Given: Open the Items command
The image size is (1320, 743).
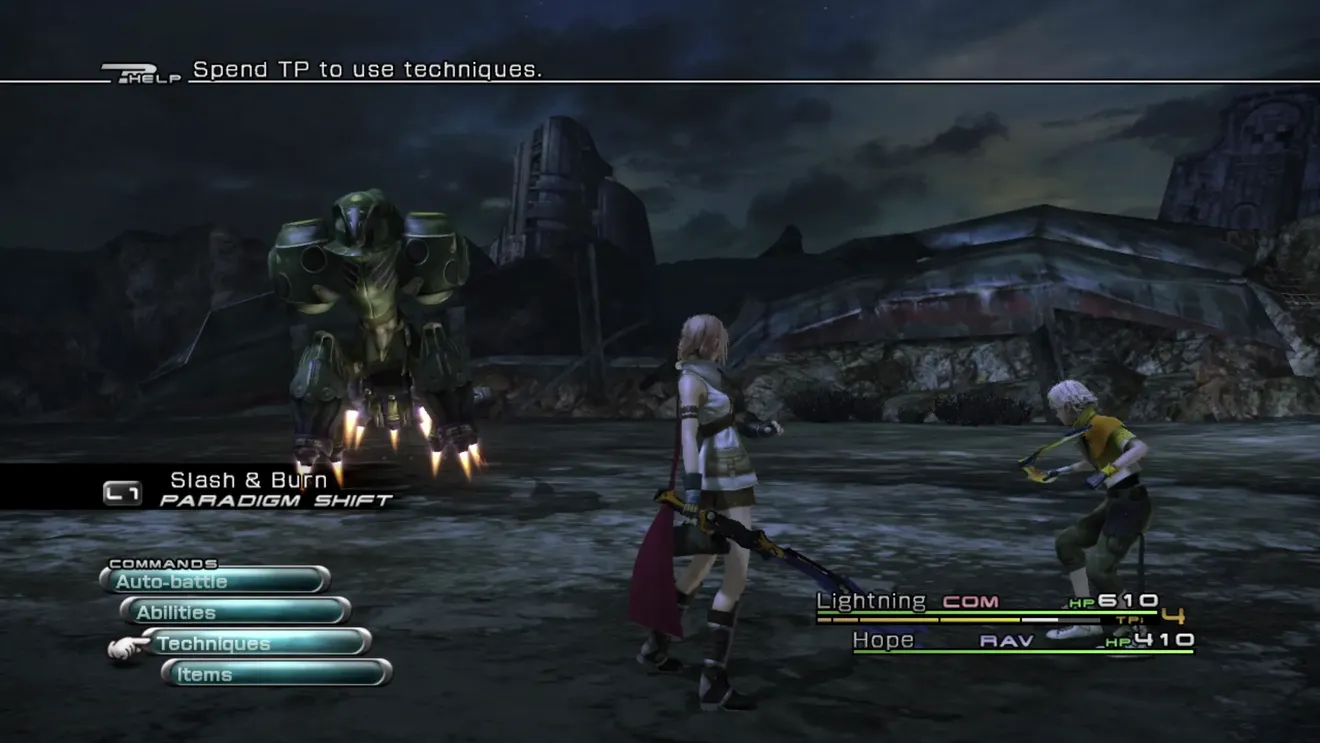Looking at the screenshot, I should coord(276,674).
